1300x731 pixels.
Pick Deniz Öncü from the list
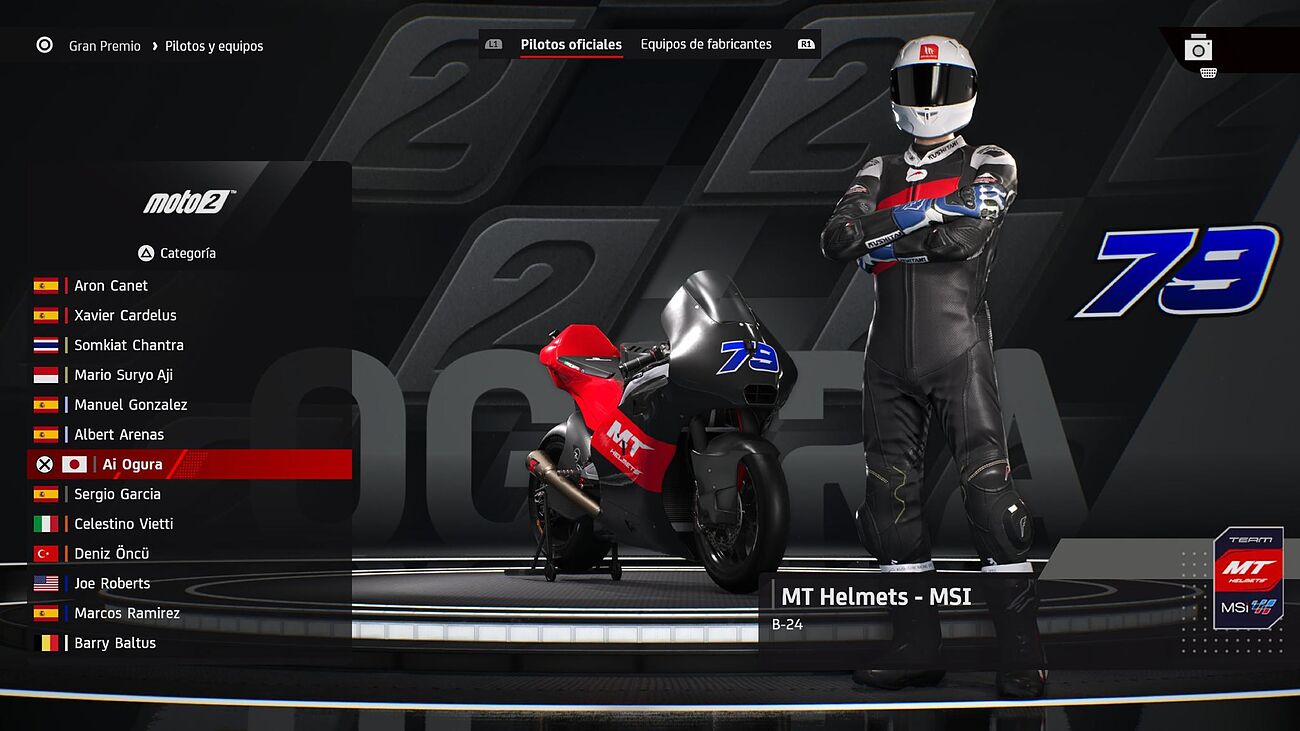tap(112, 554)
